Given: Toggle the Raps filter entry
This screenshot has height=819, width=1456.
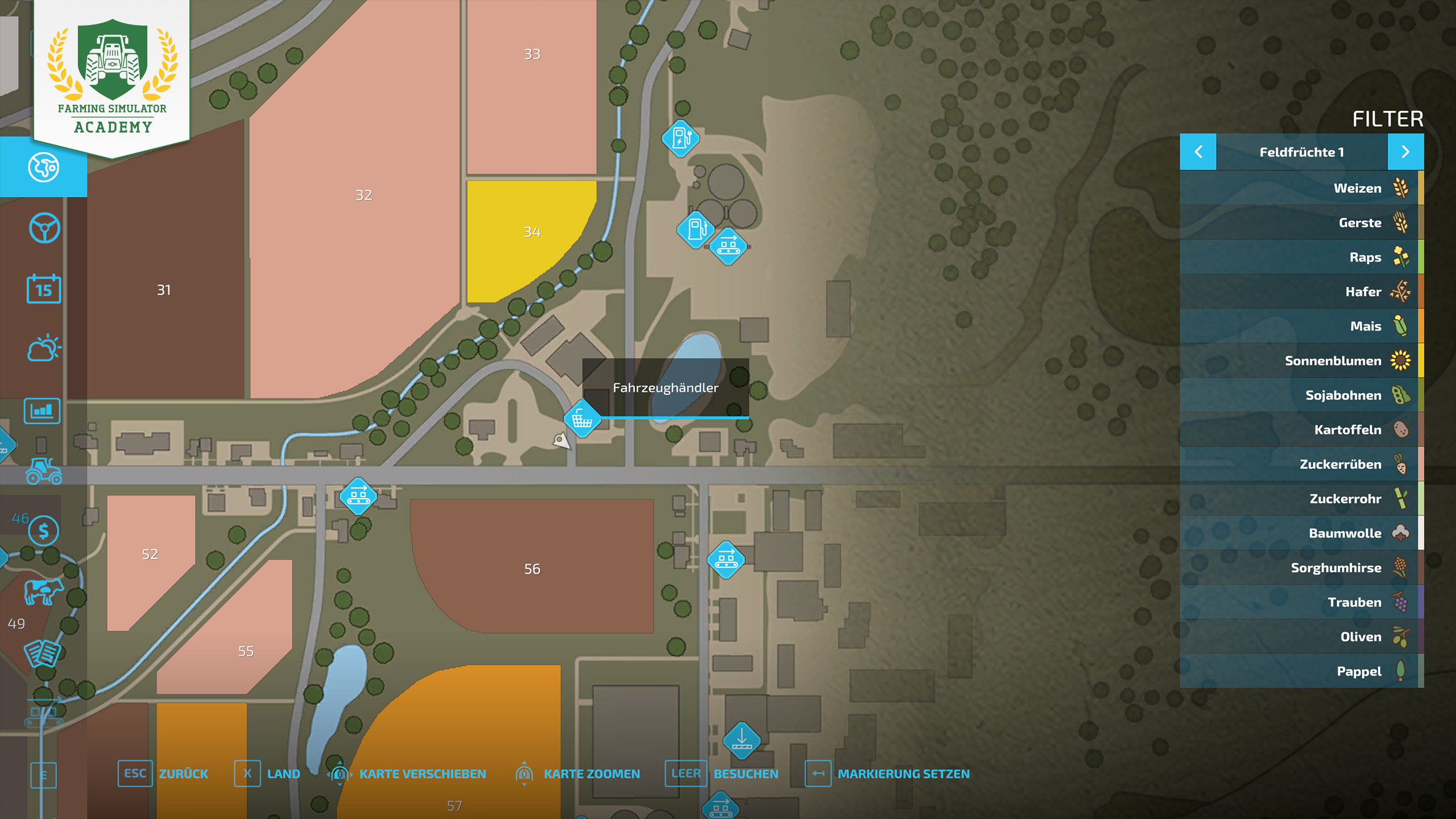Looking at the screenshot, I should [x=1301, y=257].
